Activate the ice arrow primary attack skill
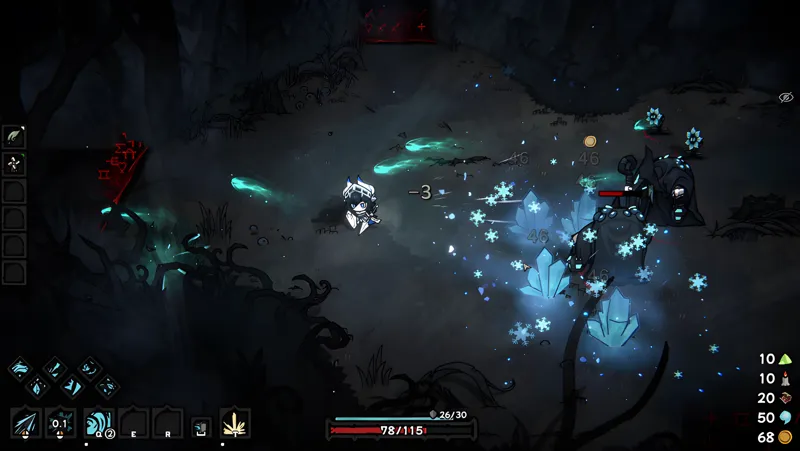Screen dimensions: 800x451 tap(26, 423)
